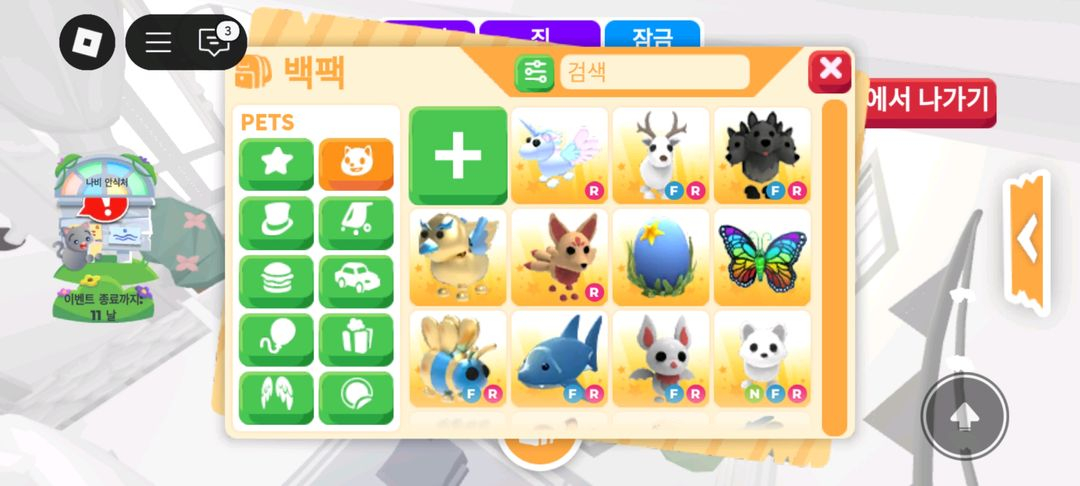Image resolution: width=1080 pixels, height=486 pixels.
Task: Open the top hat accessories category
Action: coord(276,221)
